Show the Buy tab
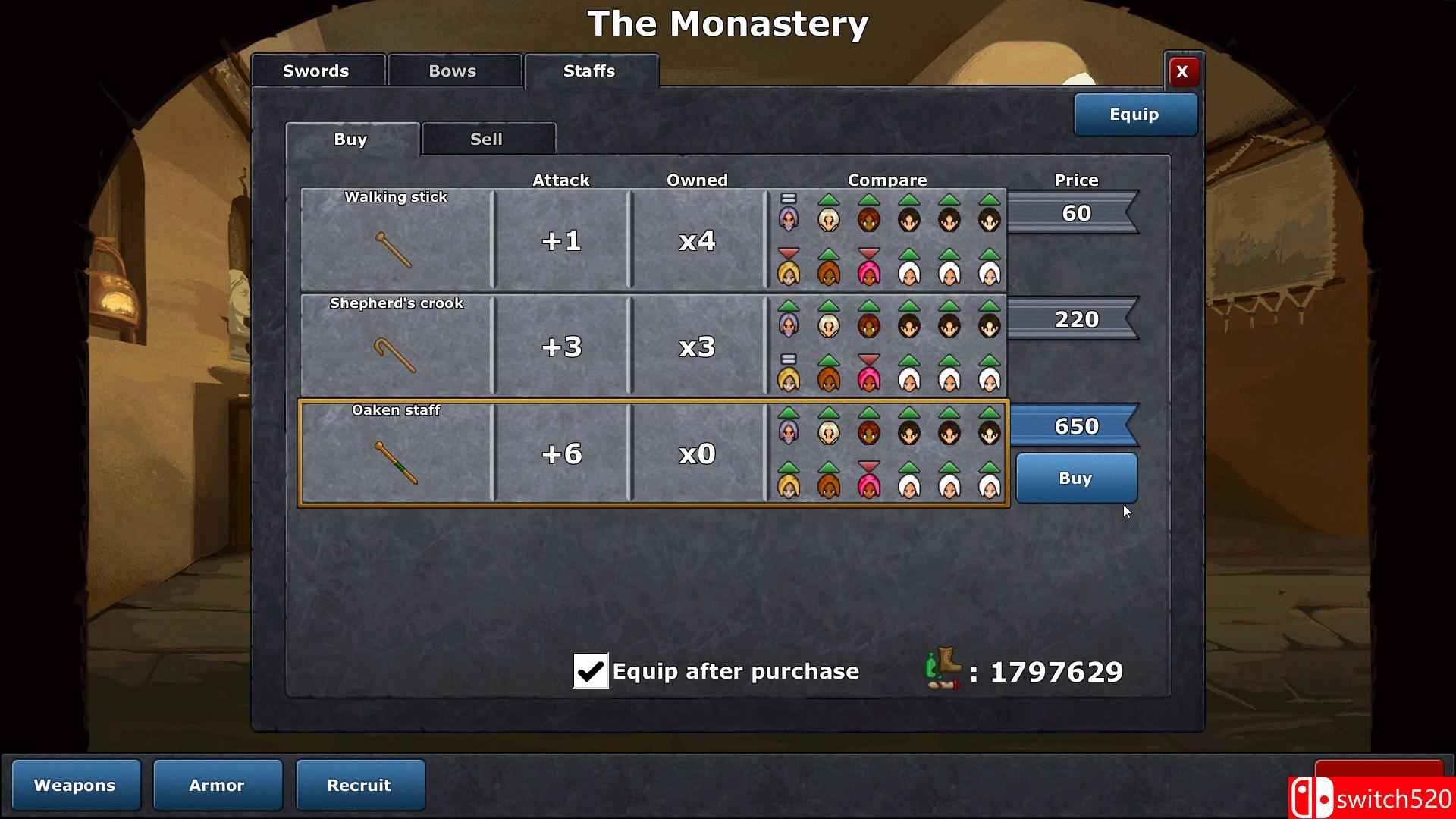The height and width of the screenshot is (819, 1456). pyautogui.click(x=351, y=140)
